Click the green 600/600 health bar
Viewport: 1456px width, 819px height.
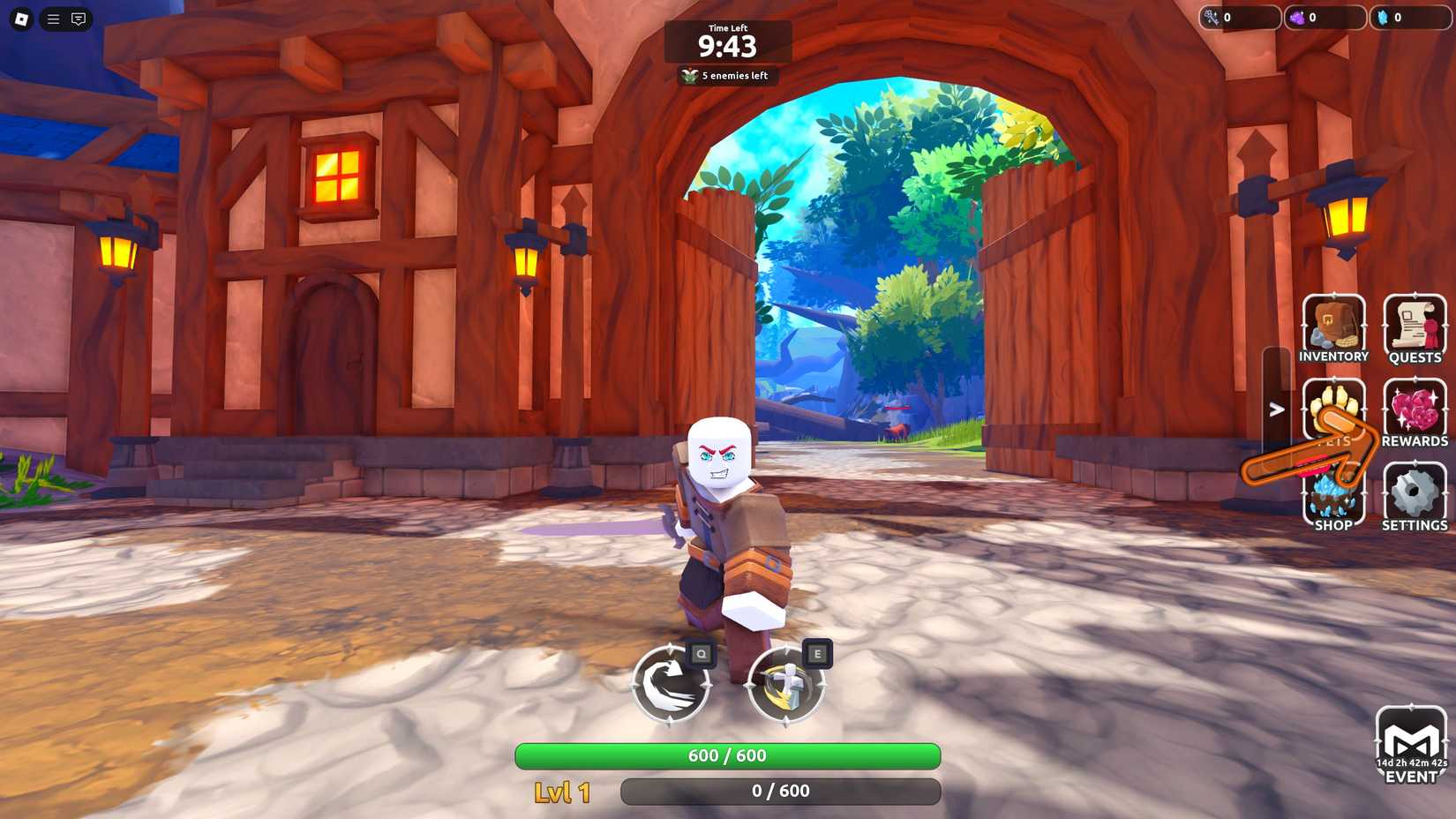point(727,755)
